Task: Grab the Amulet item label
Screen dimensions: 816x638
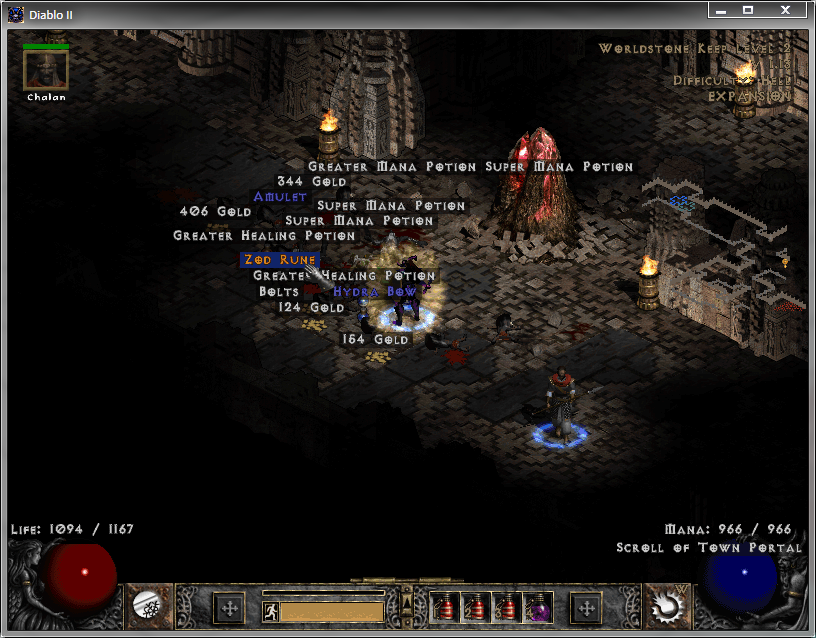Action: point(280,197)
